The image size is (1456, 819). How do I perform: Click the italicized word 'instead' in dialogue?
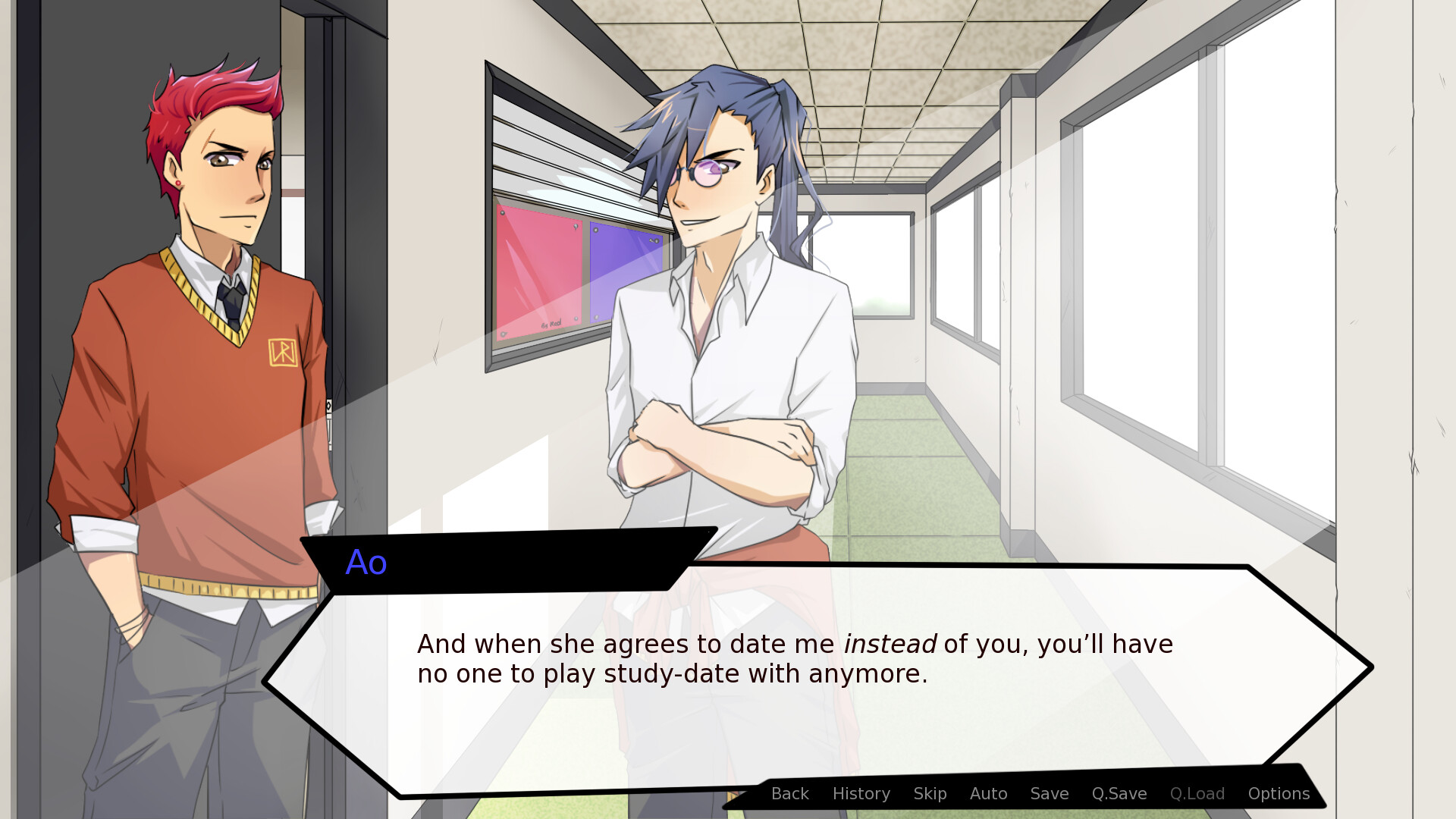click(890, 643)
